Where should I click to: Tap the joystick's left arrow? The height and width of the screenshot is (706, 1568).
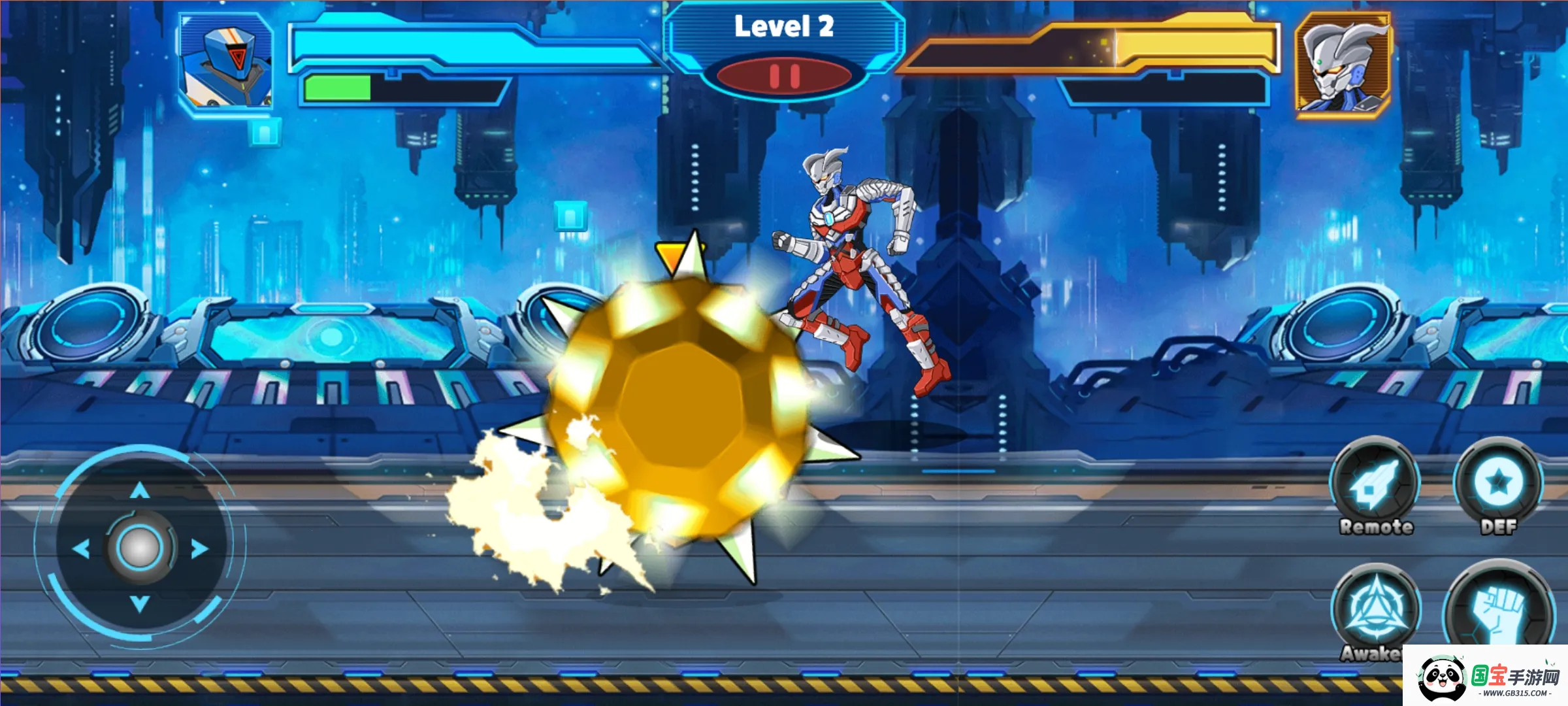click(81, 548)
